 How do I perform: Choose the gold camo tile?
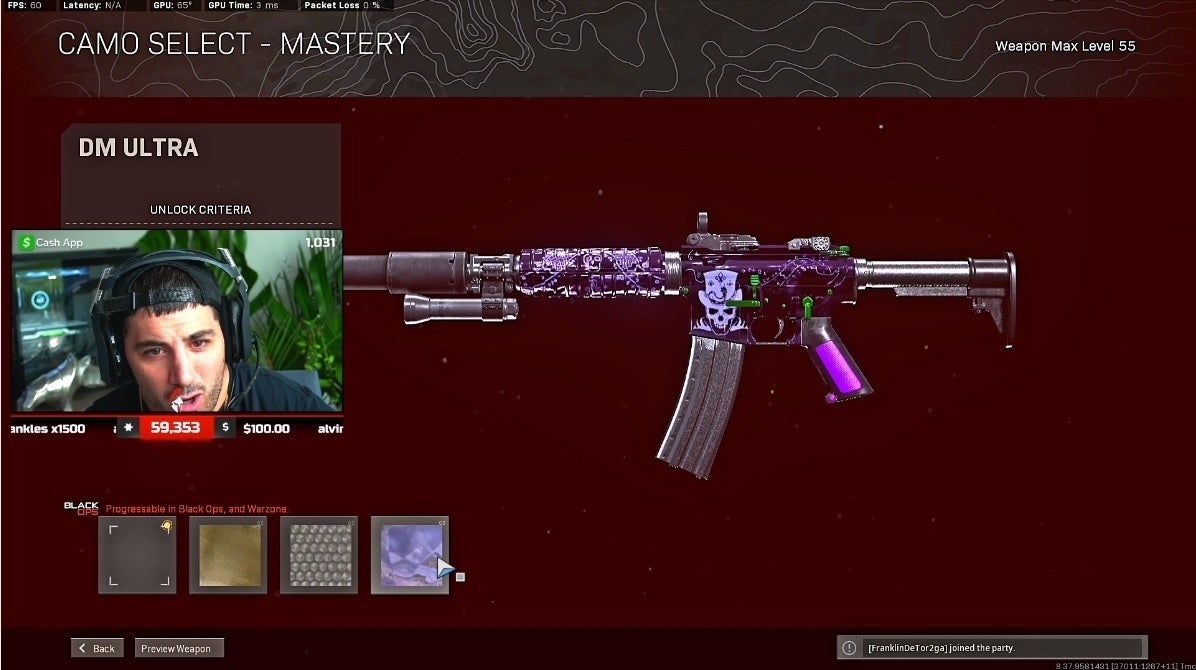pyautogui.click(x=228, y=555)
